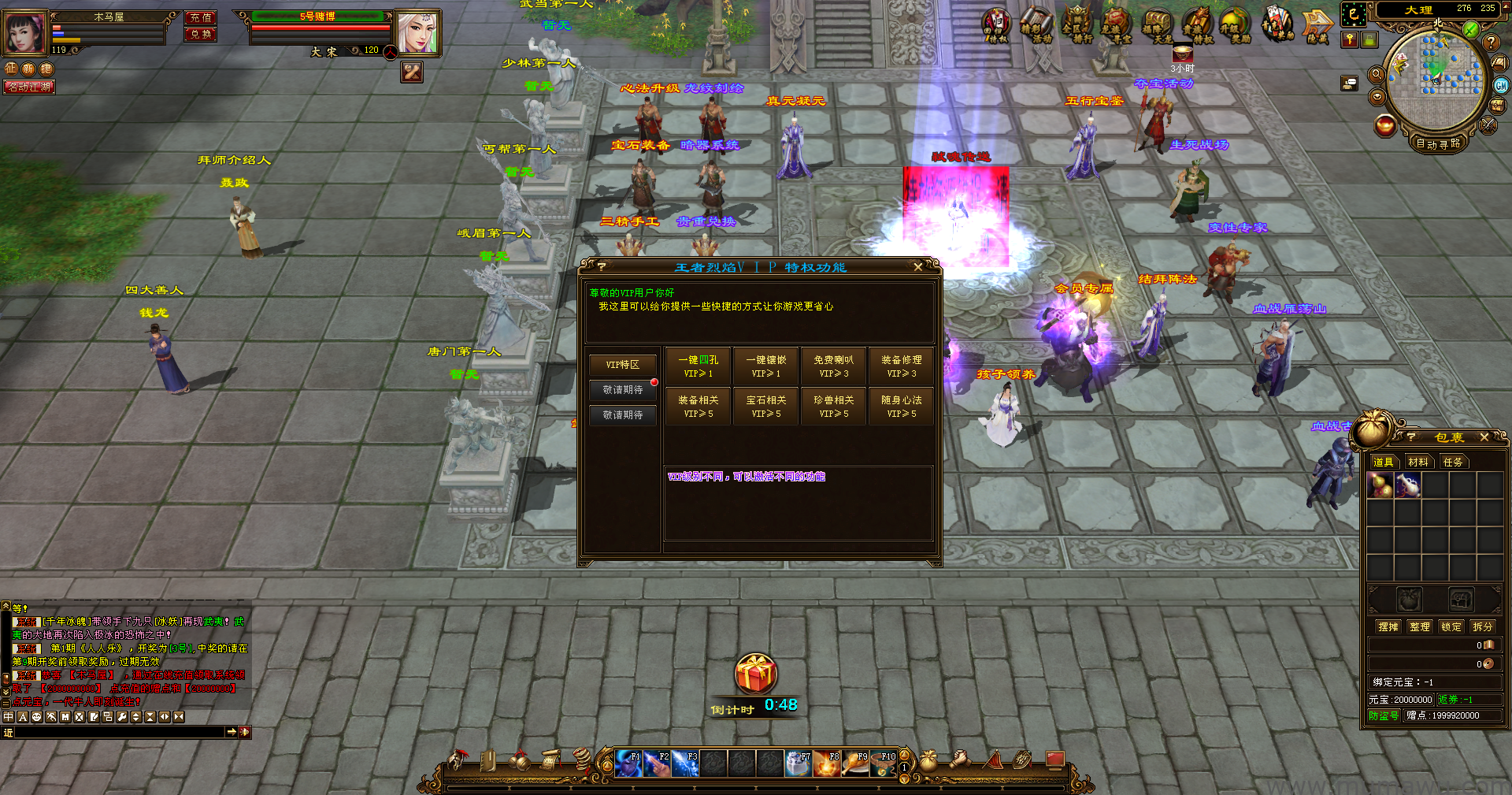Viewport: 1512px width, 795px height.
Task: Open the 龙族寻宝 treasure hunt icon
Action: click(1115, 27)
